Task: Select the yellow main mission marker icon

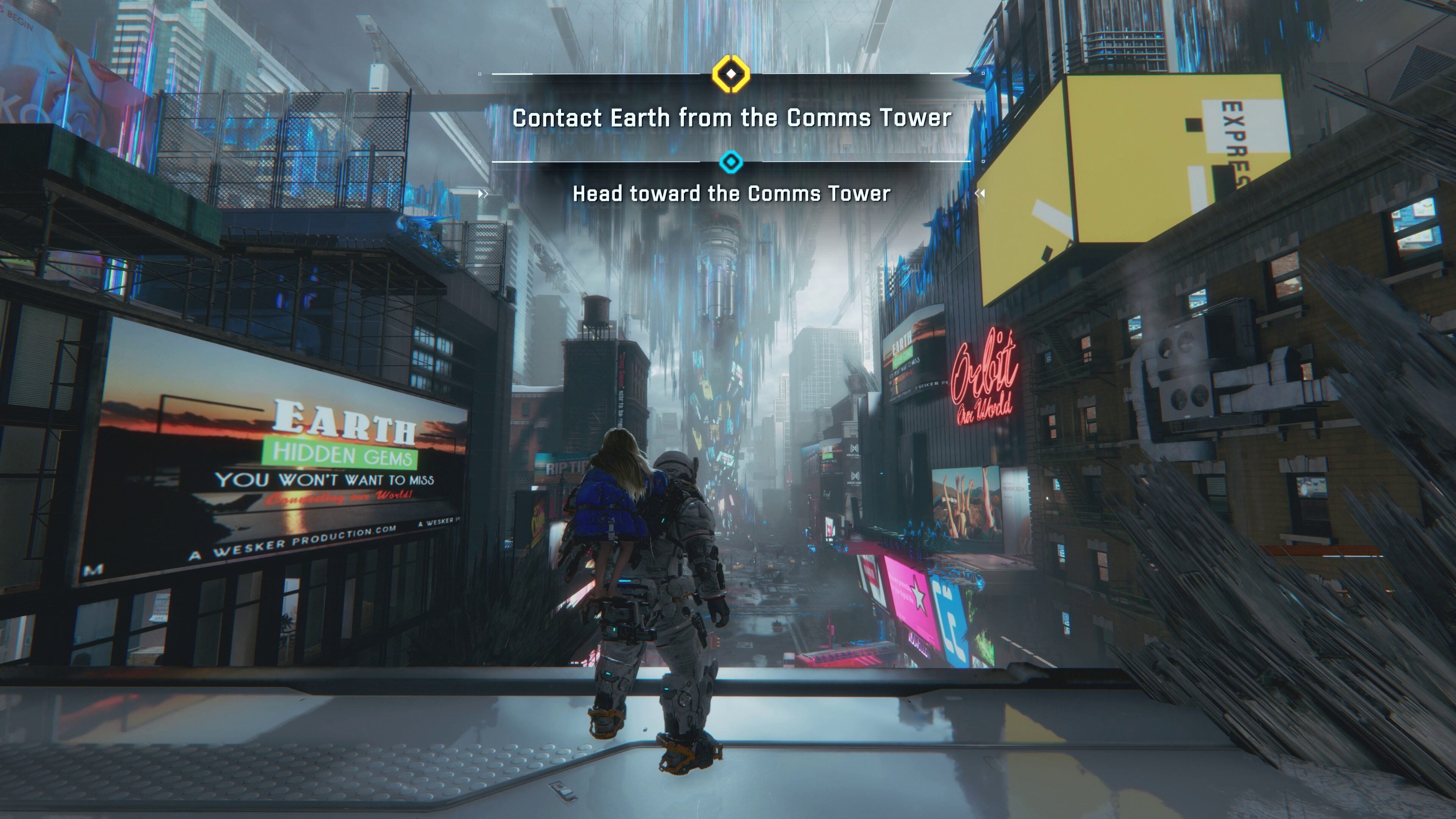Action: click(731, 74)
